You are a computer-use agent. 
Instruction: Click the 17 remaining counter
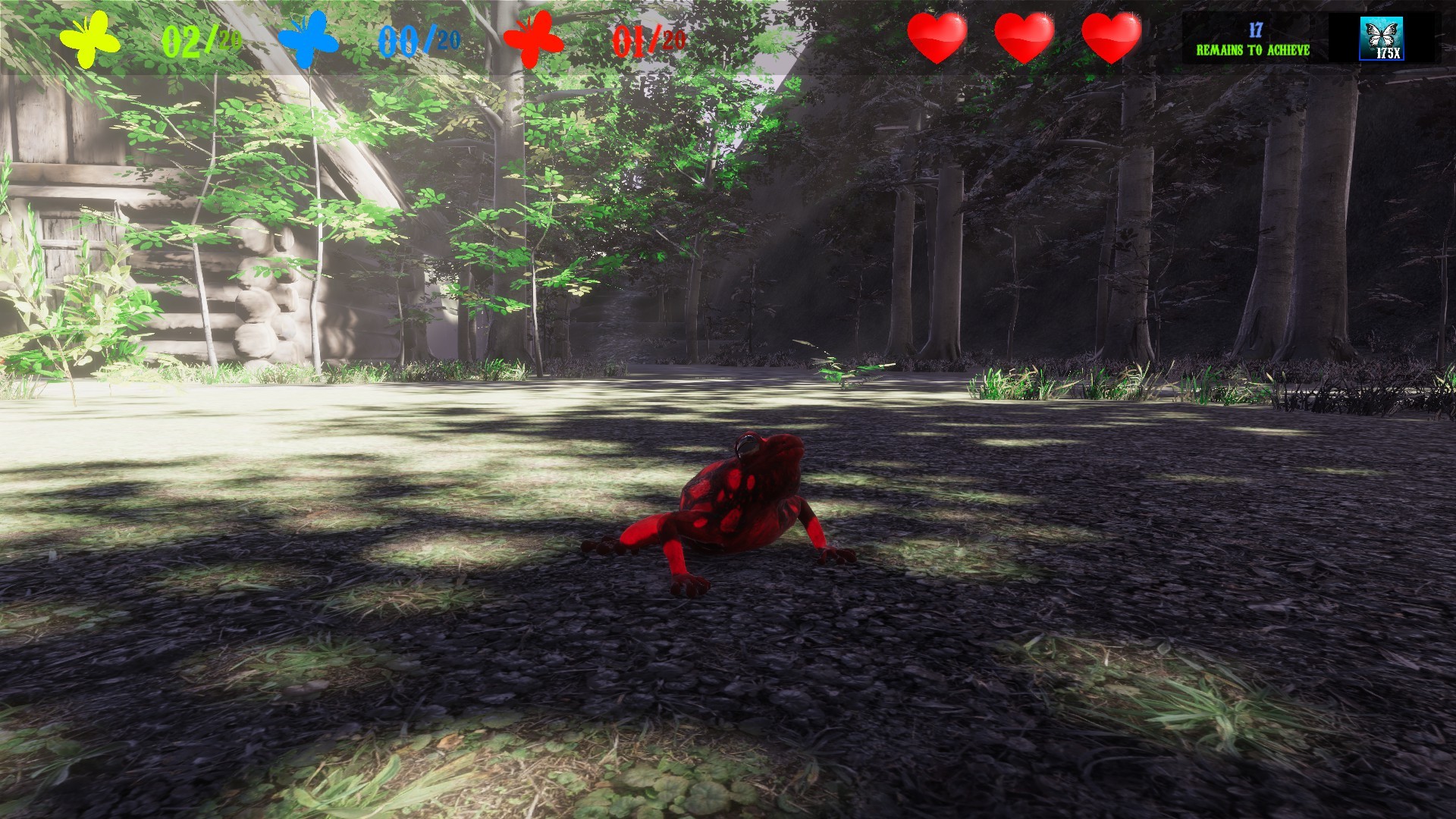click(1255, 30)
